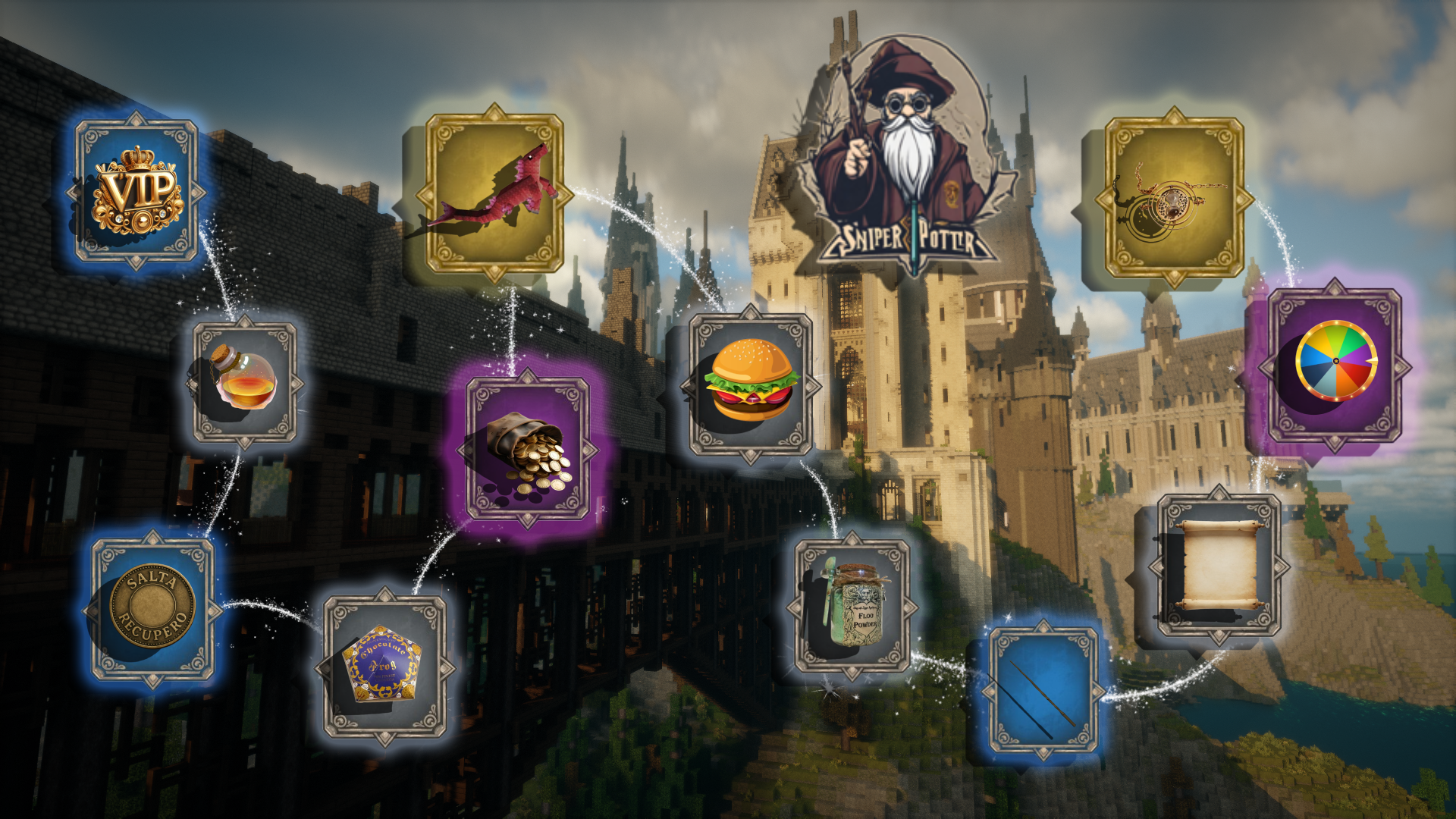The height and width of the screenshot is (819, 1456).
Task: Open the blank parchment scroll tile
Action: [1219, 565]
